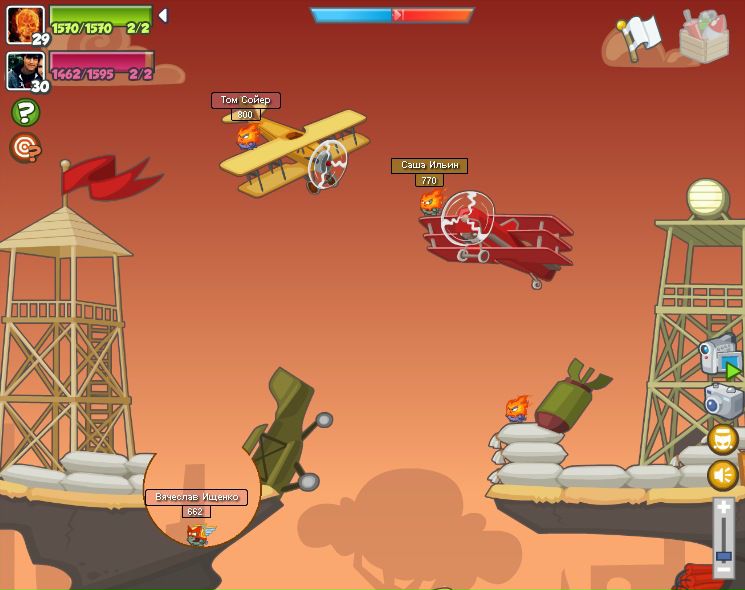745x590 pixels.
Task: Start video recording with the camcorder icon
Action: [x=719, y=357]
